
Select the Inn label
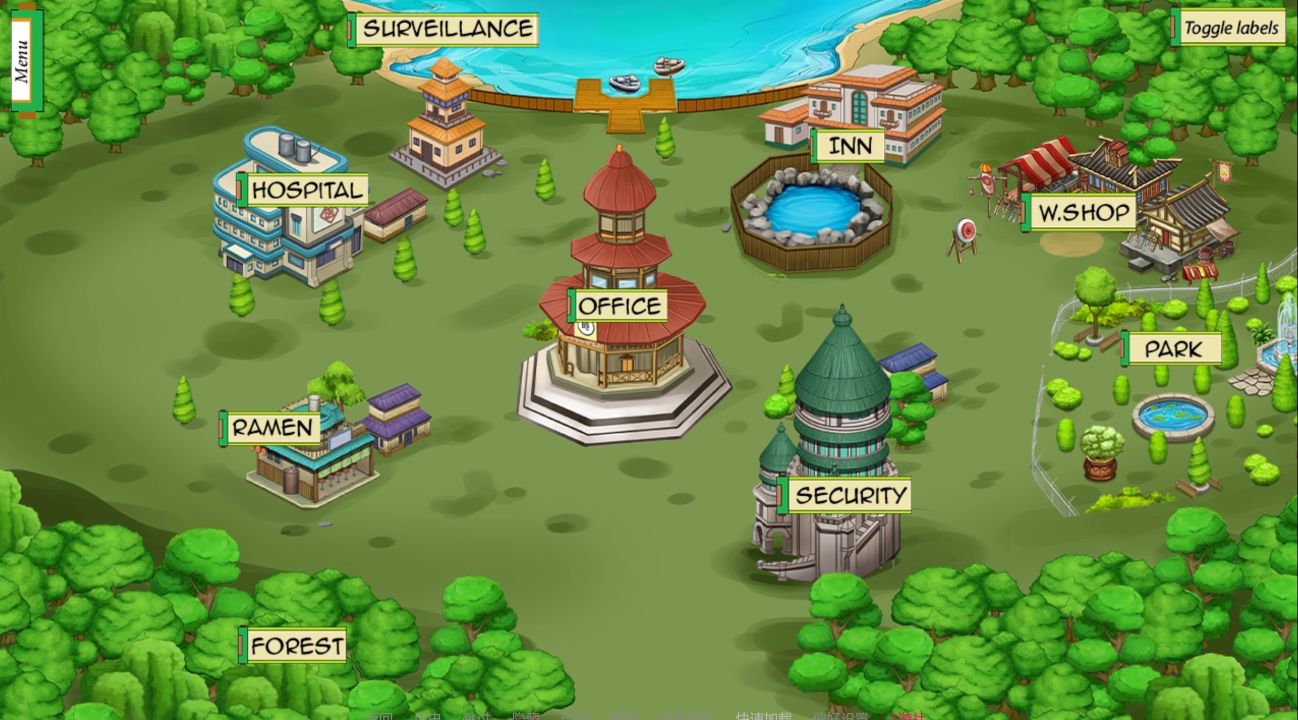point(849,146)
